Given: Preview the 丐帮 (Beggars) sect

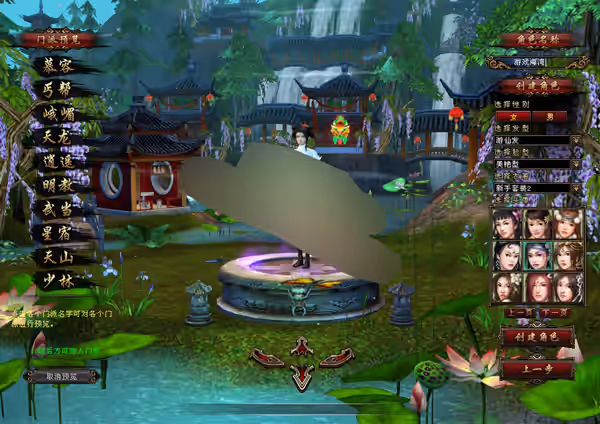Looking at the screenshot, I should coord(58,91).
